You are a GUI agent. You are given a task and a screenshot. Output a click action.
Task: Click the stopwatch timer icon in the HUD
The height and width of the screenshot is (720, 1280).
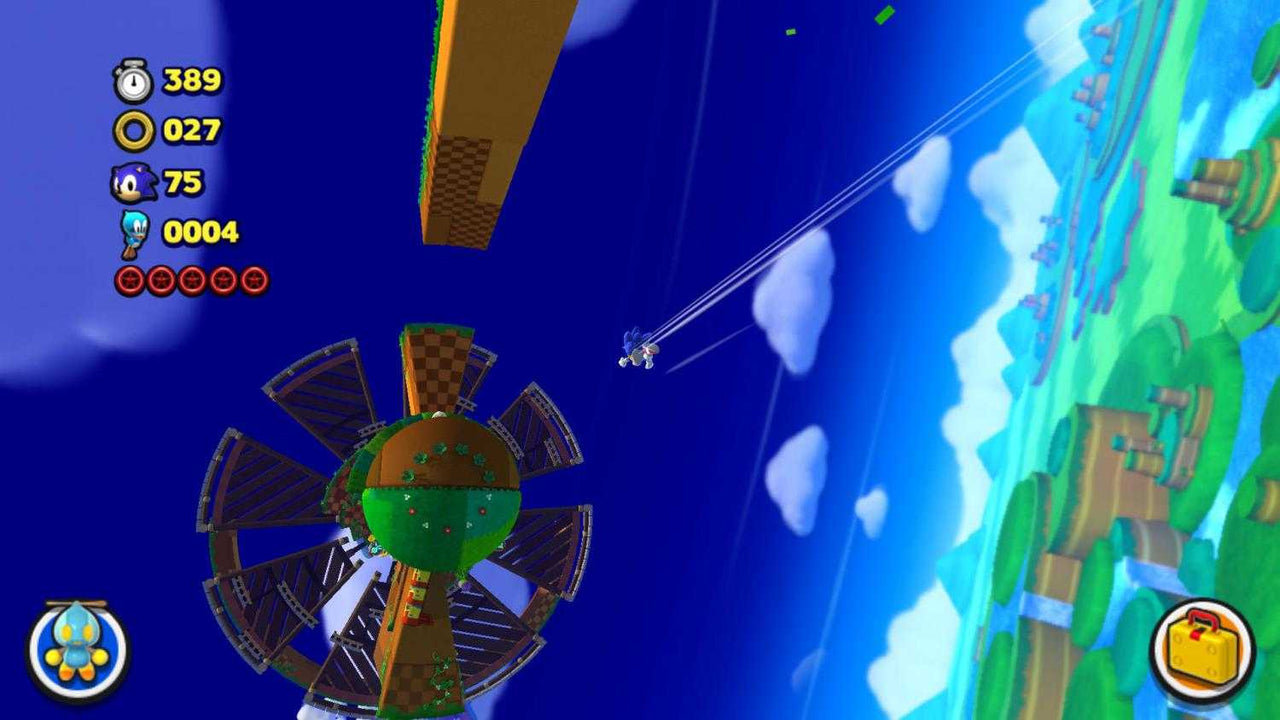131,81
